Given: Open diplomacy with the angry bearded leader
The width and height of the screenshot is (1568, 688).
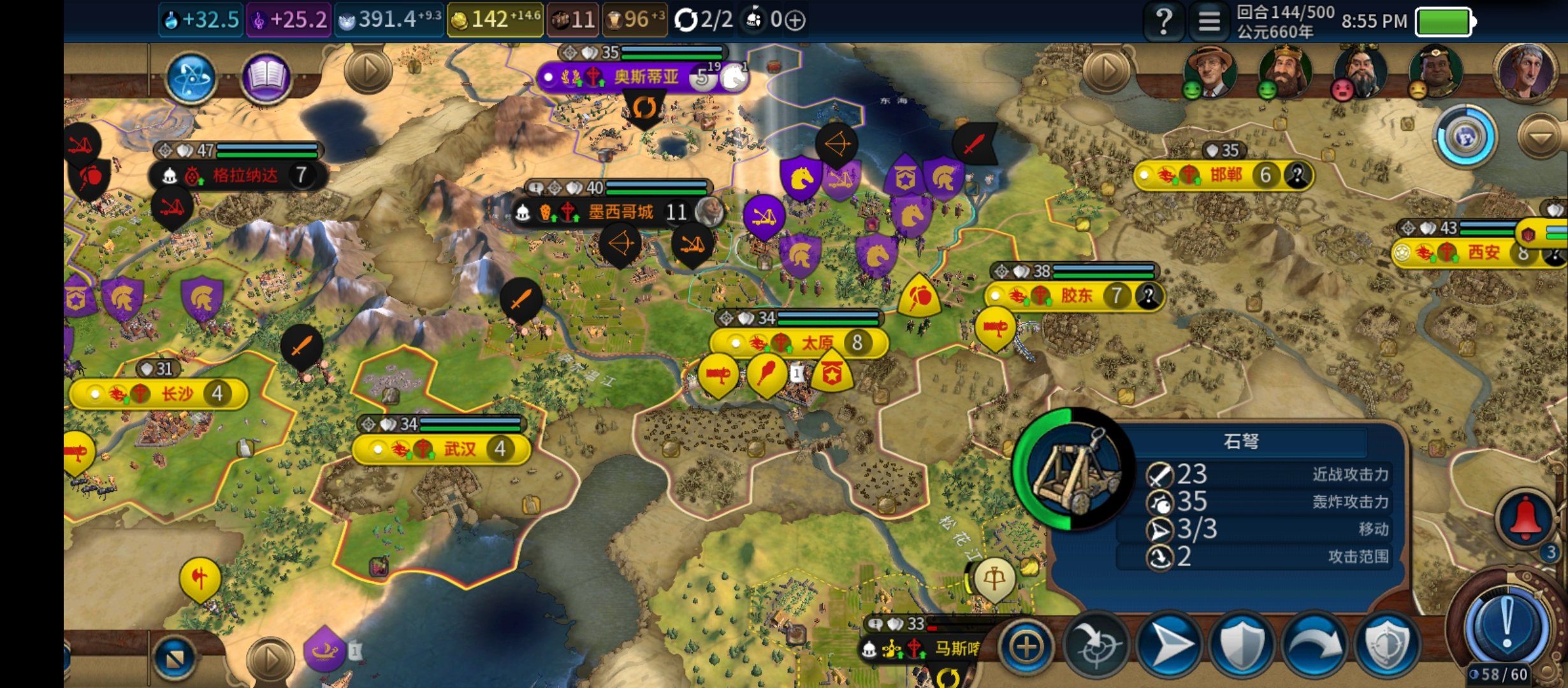Looking at the screenshot, I should pyautogui.click(x=1360, y=70).
